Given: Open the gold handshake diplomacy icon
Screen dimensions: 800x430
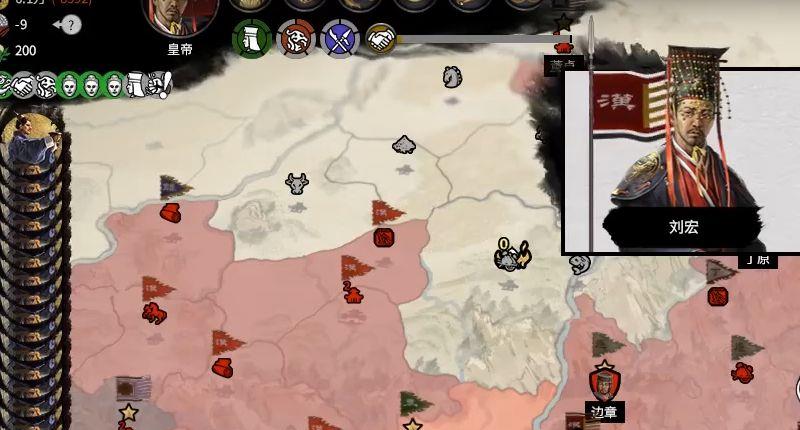Looking at the screenshot, I should pos(381,39).
